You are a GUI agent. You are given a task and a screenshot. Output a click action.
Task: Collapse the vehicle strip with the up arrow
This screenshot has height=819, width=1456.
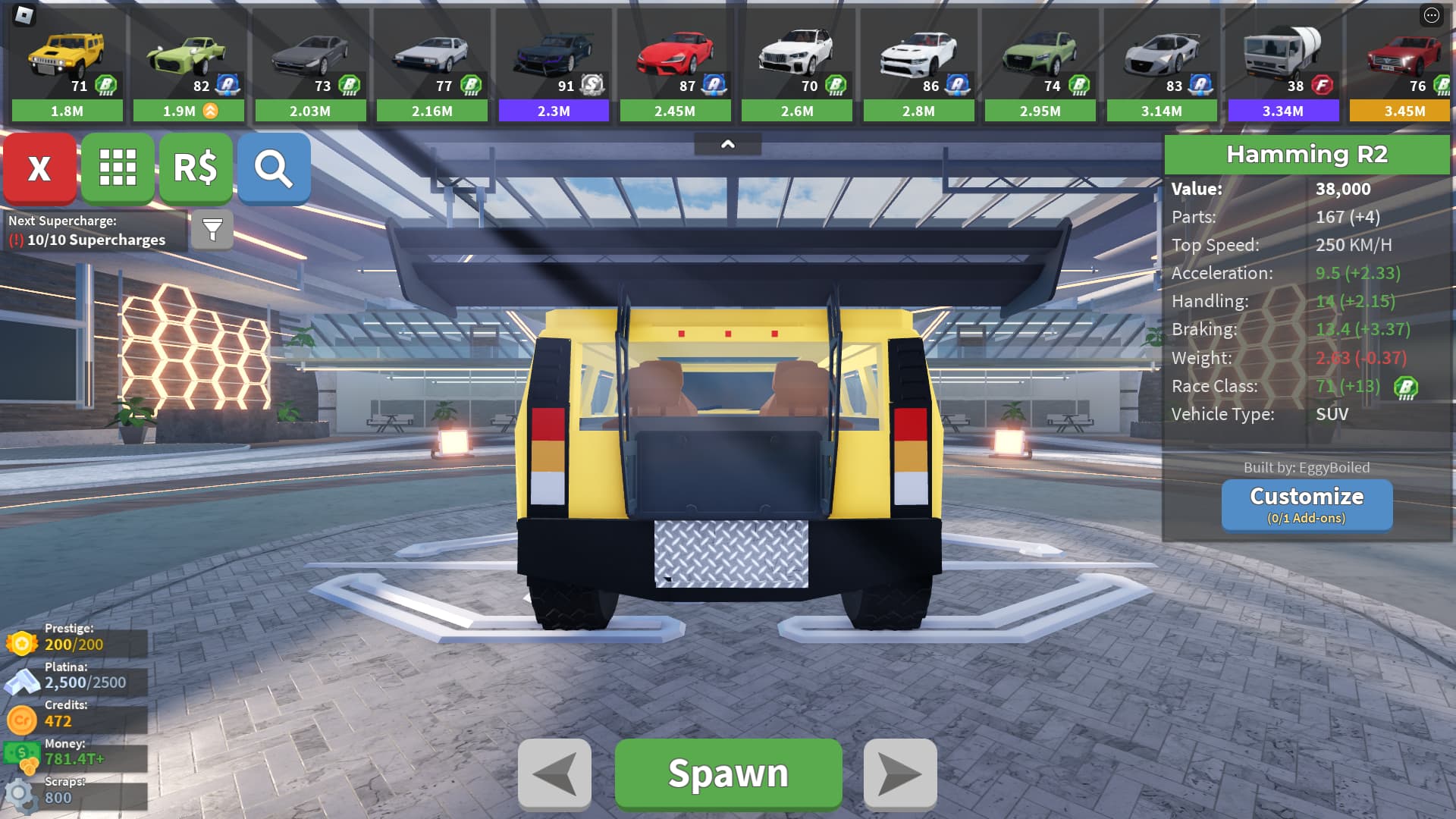(727, 144)
